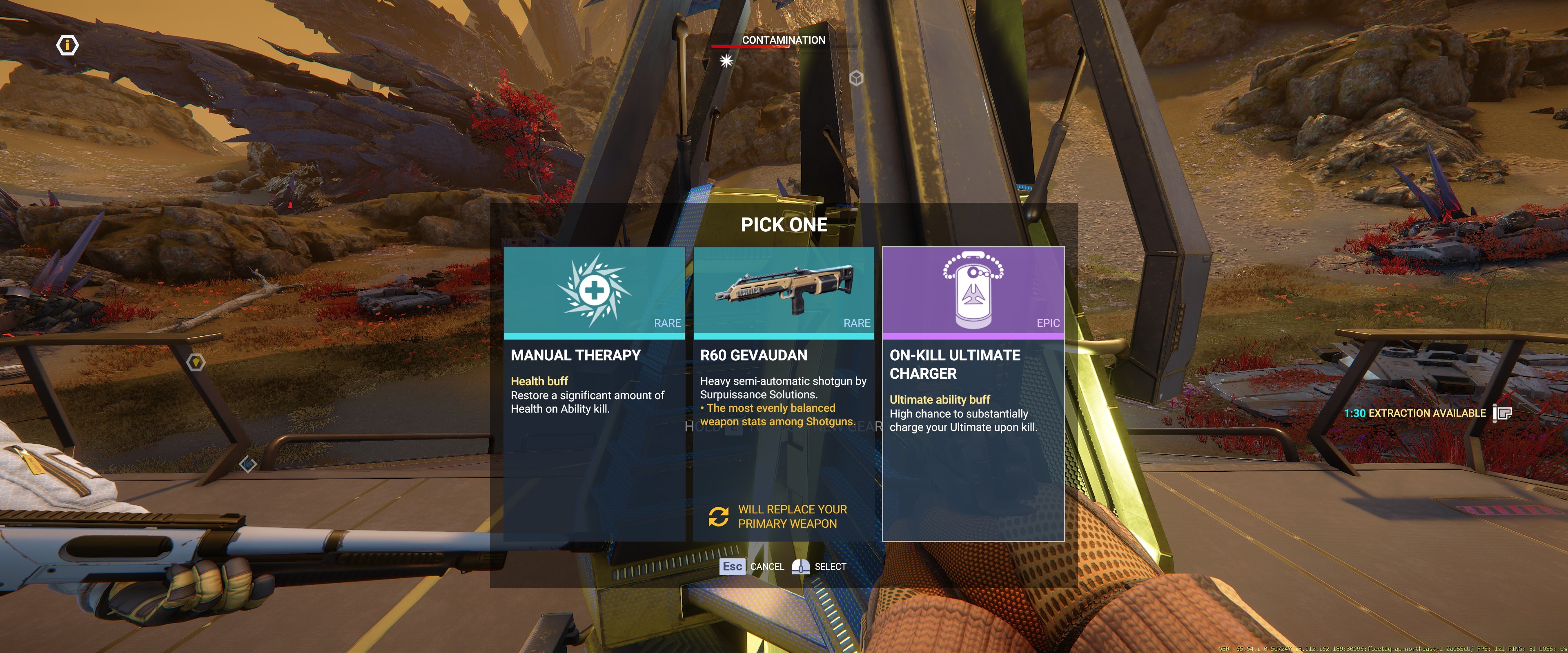Open the hexagonal info icon
This screenshot has width=1568, height=653.
click(x=67, y=45)
